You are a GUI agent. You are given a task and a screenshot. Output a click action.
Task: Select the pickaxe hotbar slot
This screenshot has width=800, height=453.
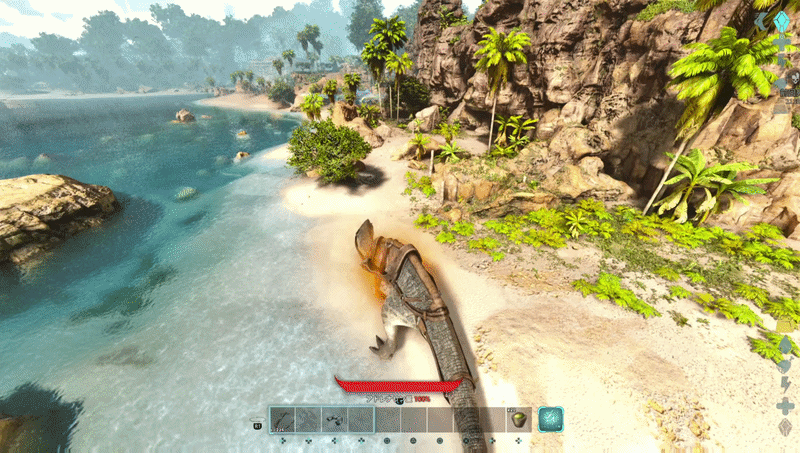[x=283, y=420]
